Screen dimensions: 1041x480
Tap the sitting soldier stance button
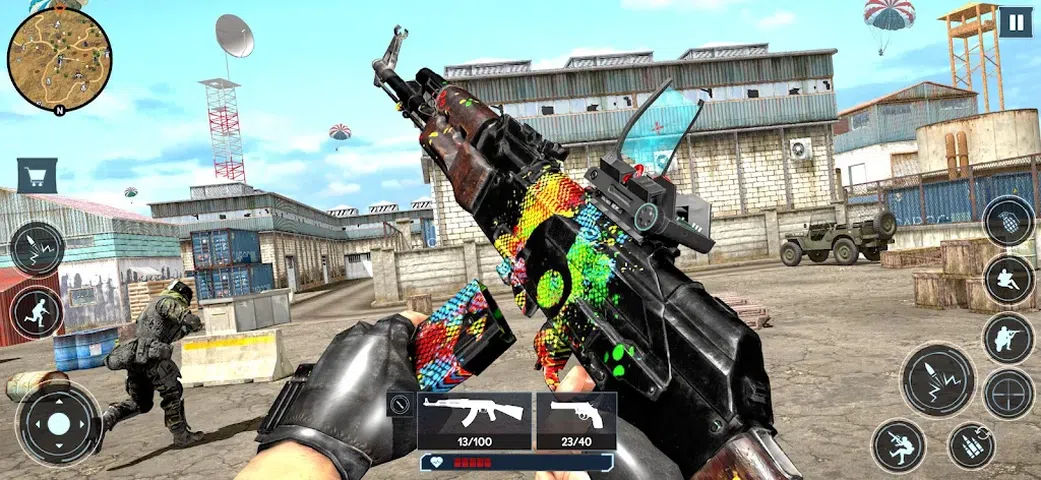[1008, 280]
